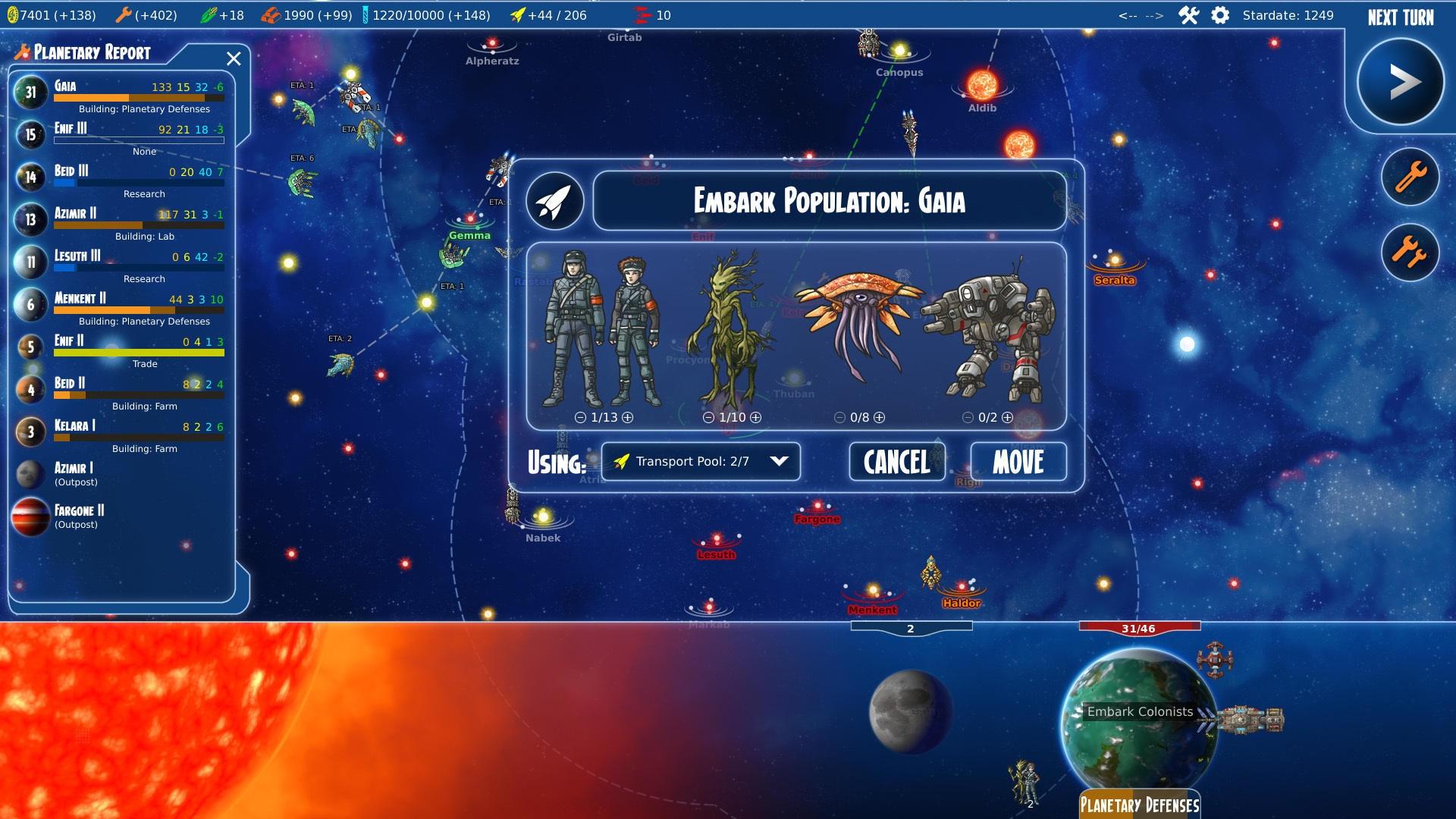Click the corn food icon in the resource bar
This screenshot has height=819, width=1456.
(209, 14)
